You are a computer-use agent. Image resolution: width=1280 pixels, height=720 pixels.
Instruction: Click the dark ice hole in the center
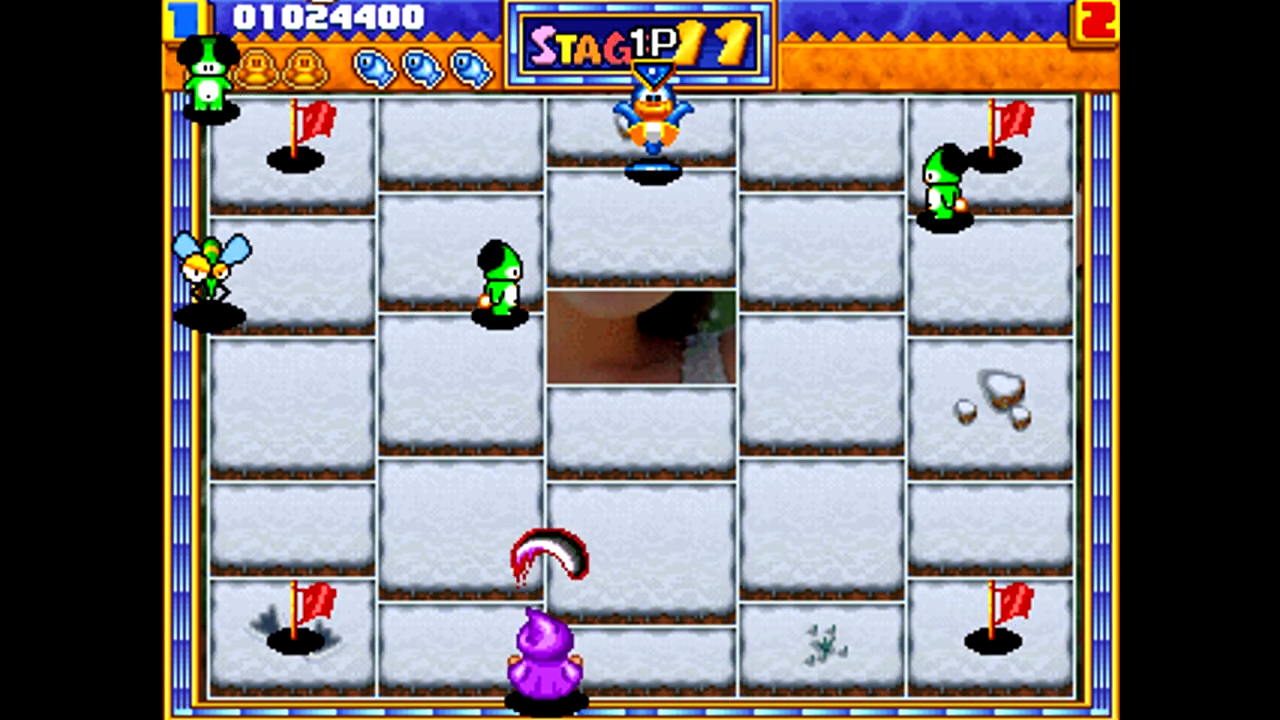643,340
